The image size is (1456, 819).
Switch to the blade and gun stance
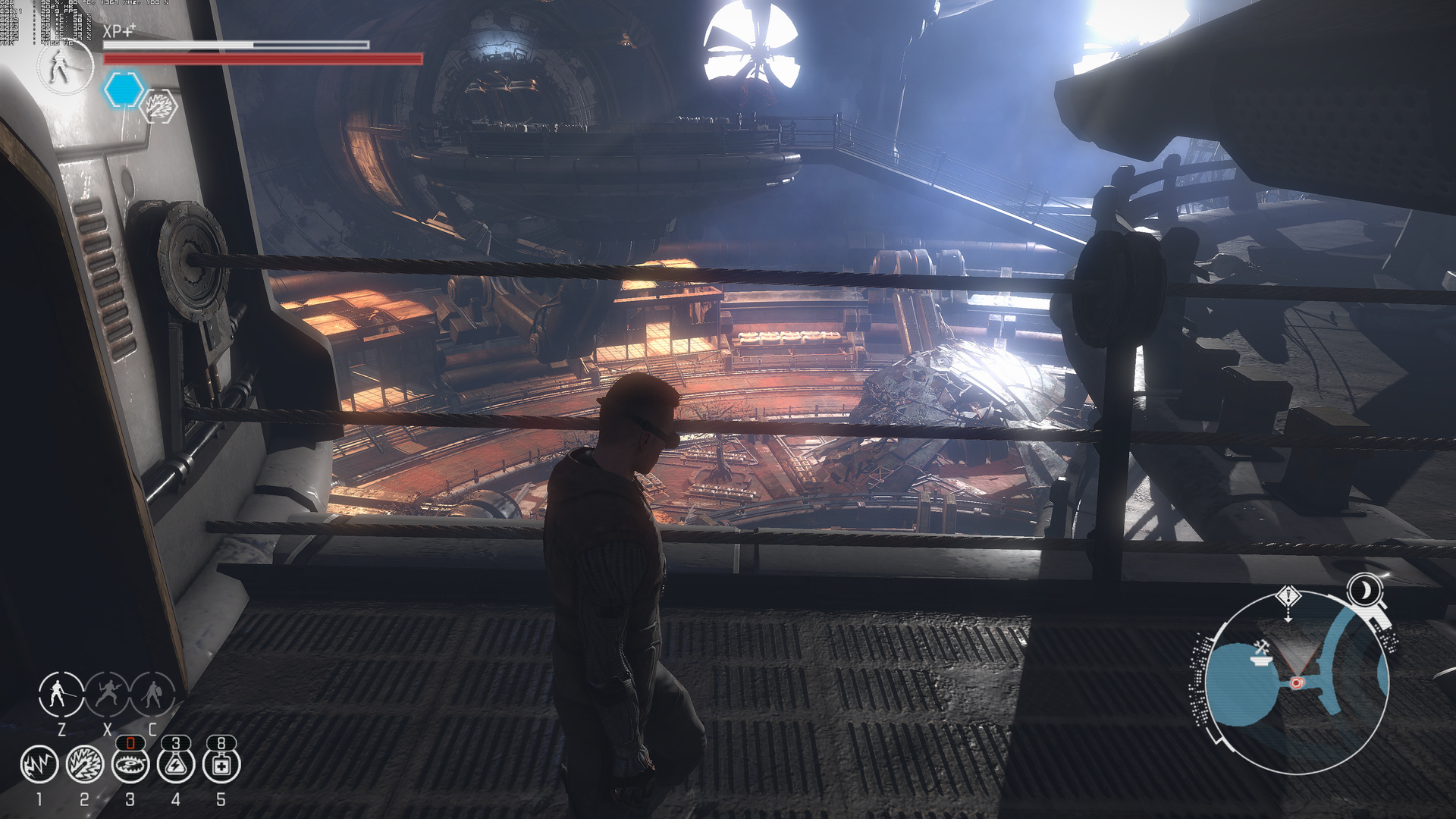pos(107,694)
